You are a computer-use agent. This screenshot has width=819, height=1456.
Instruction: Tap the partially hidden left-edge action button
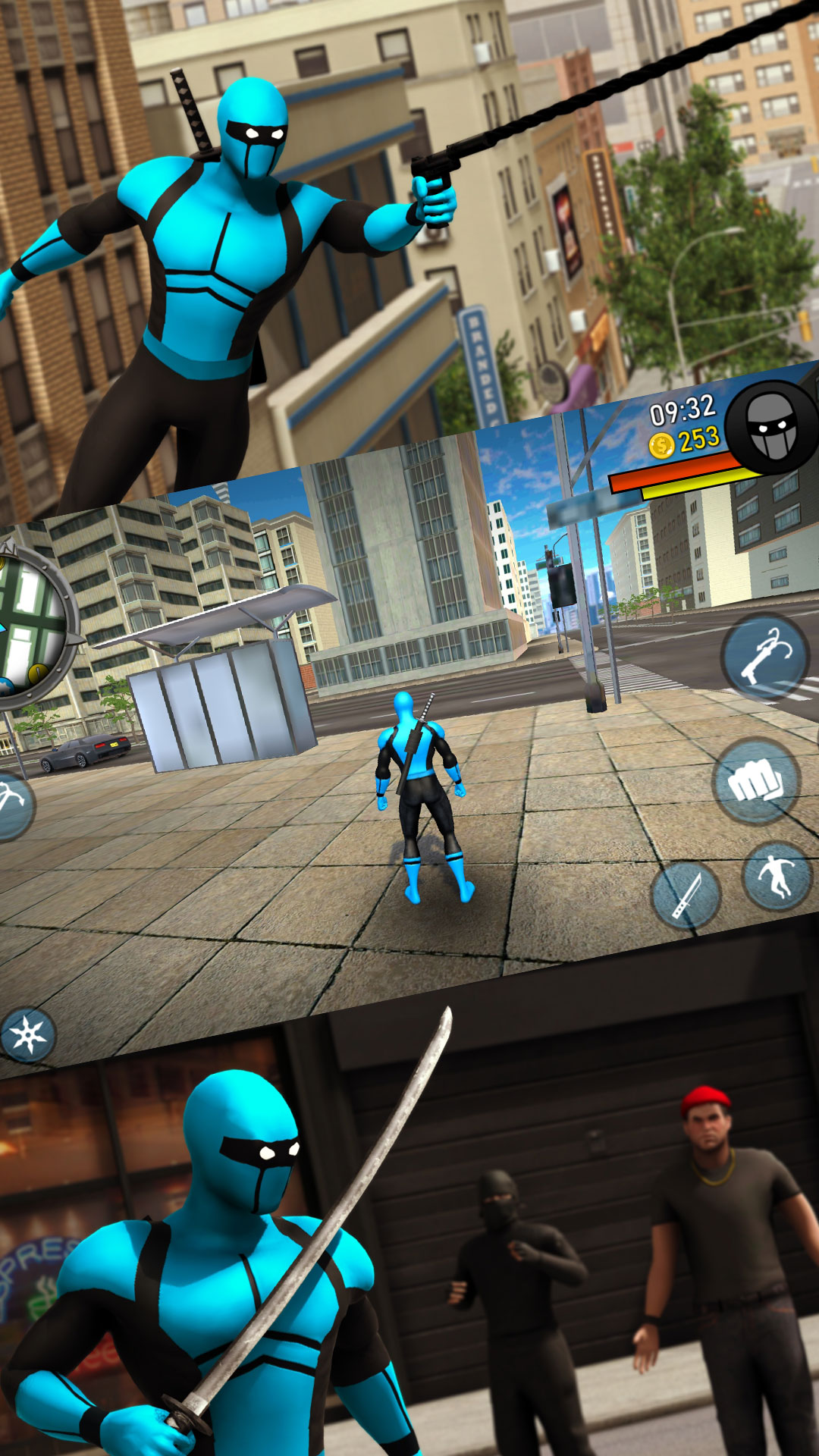click(14, 805)
